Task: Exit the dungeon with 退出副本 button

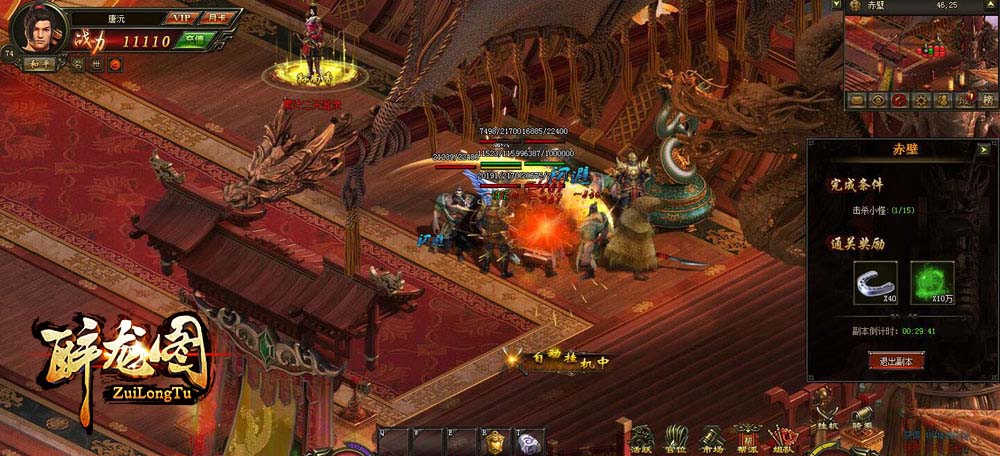Action: [895, 360]
